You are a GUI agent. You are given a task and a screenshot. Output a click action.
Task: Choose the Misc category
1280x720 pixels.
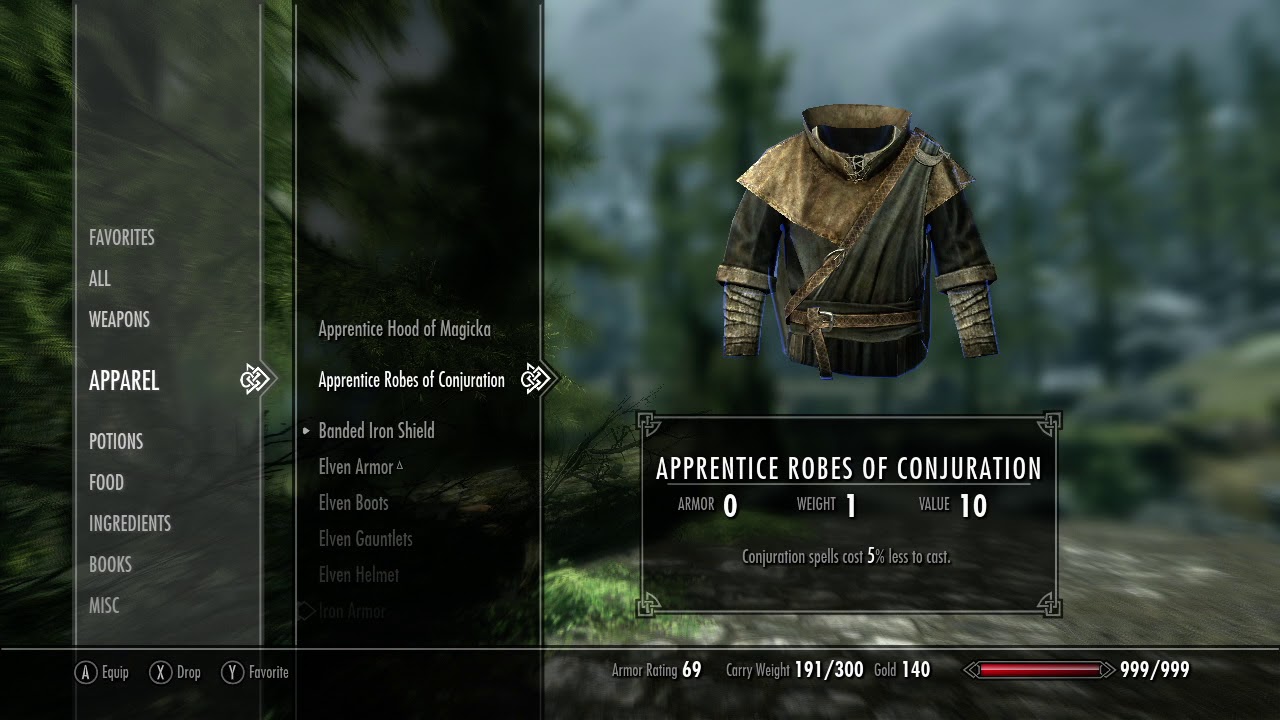pos(104,606)
